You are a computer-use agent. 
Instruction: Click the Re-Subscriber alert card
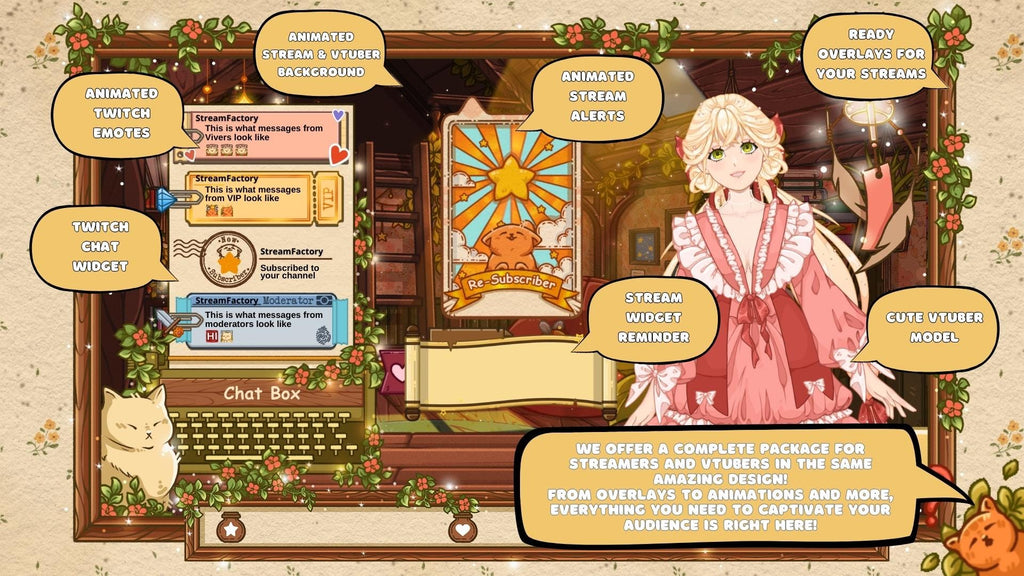511,216
